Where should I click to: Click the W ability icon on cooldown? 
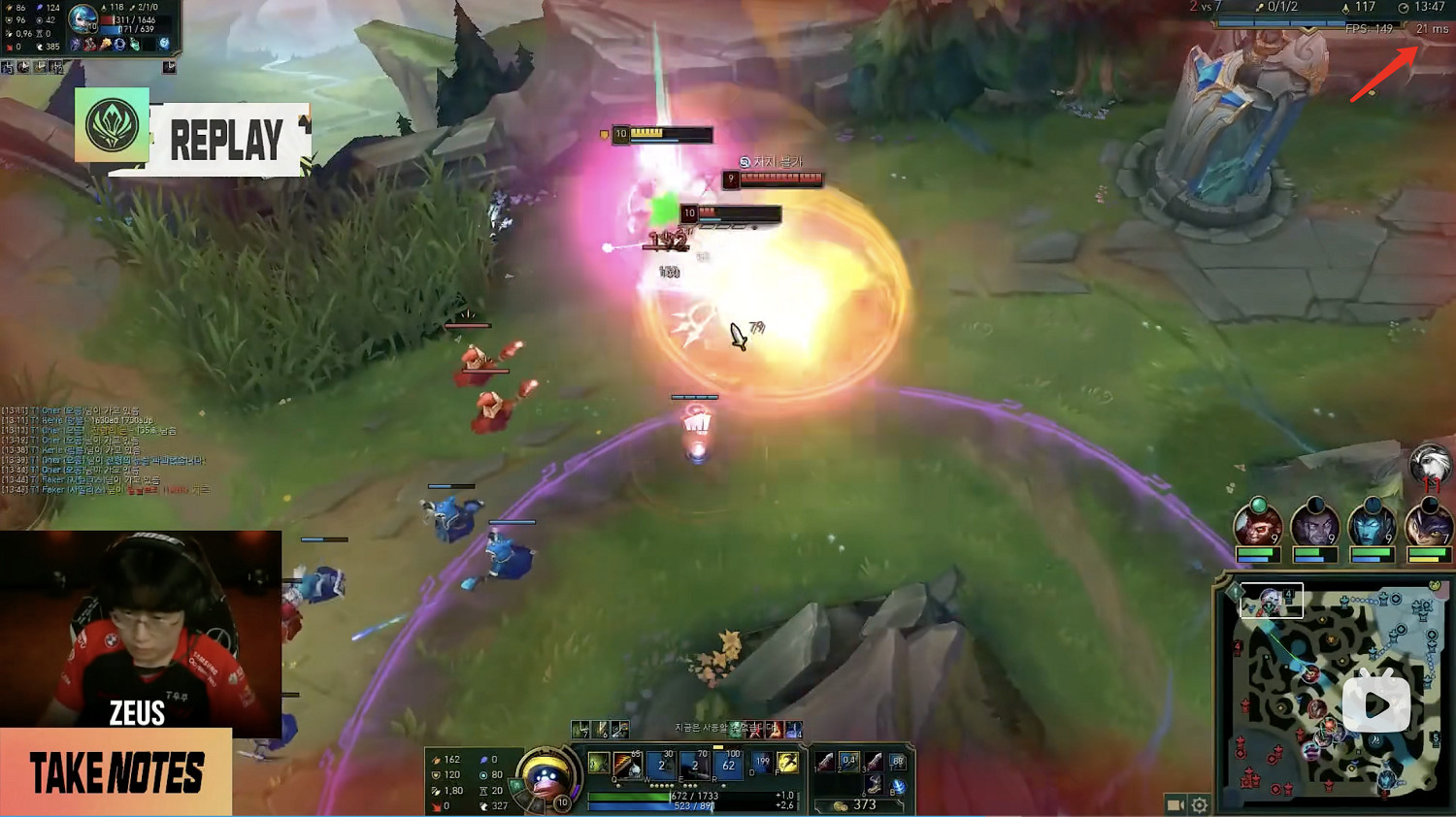tap(660, 763)
